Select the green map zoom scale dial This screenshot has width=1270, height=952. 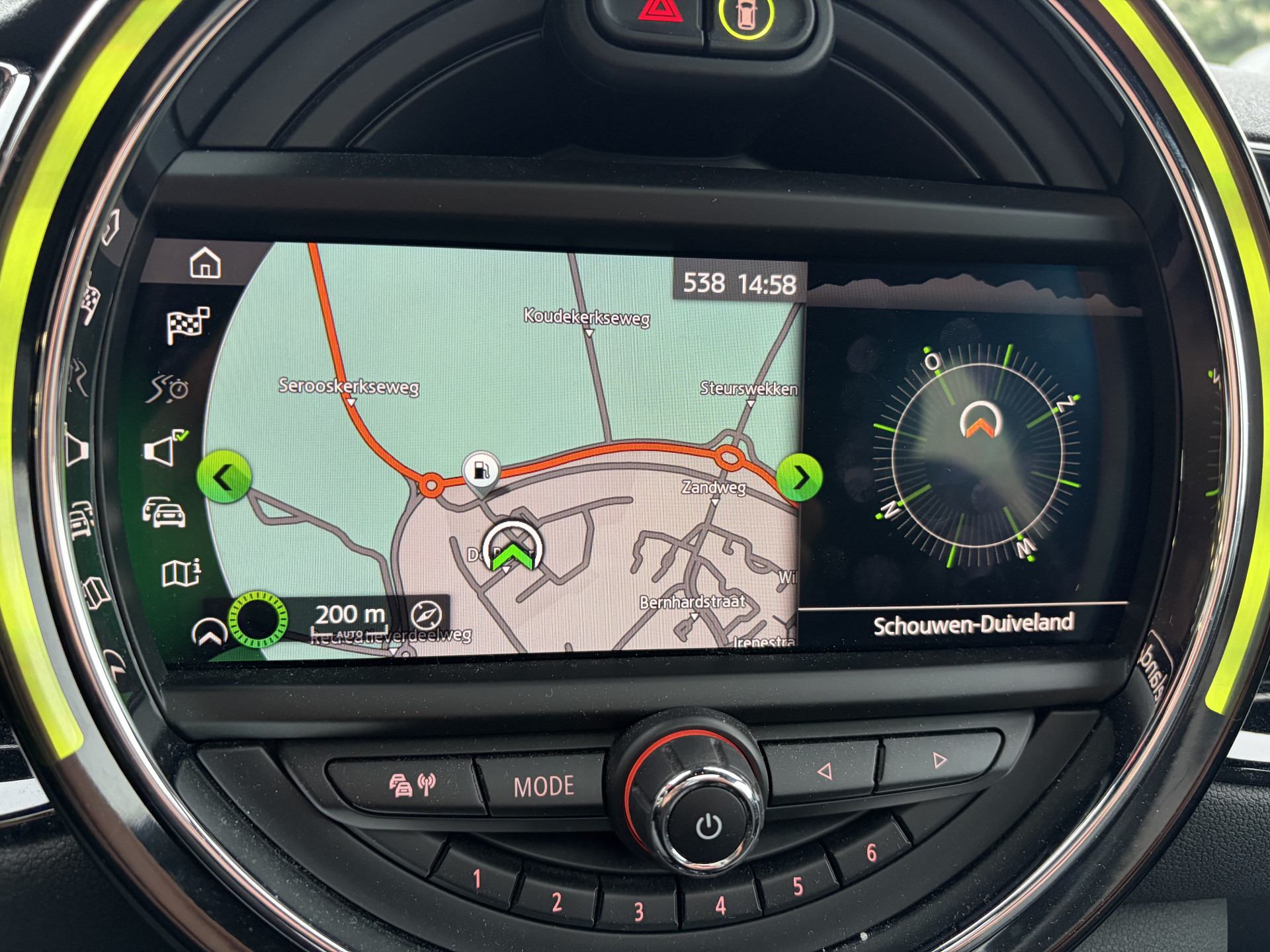(x=258, y=619)
